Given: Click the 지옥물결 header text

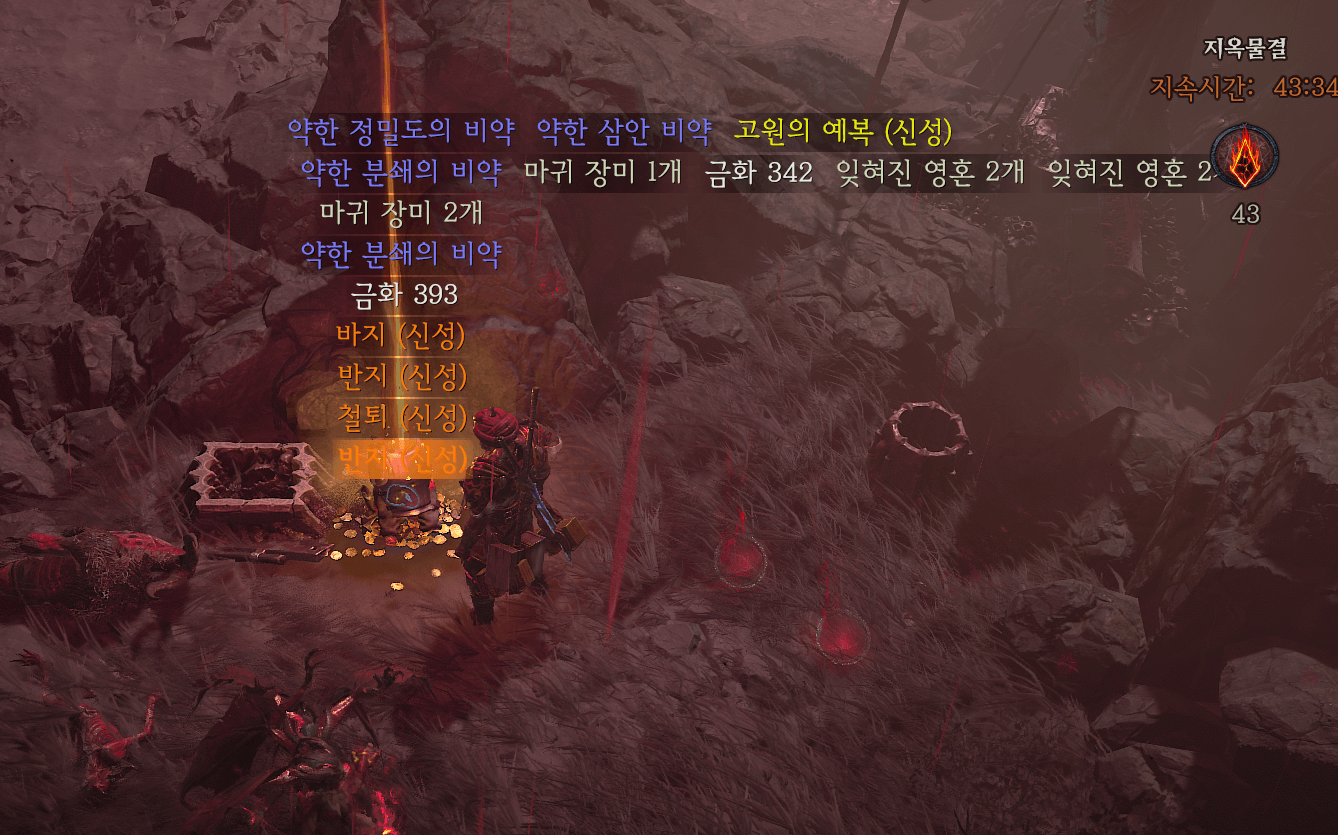Looking at the screenshot, I should [x=1246, y=47].
